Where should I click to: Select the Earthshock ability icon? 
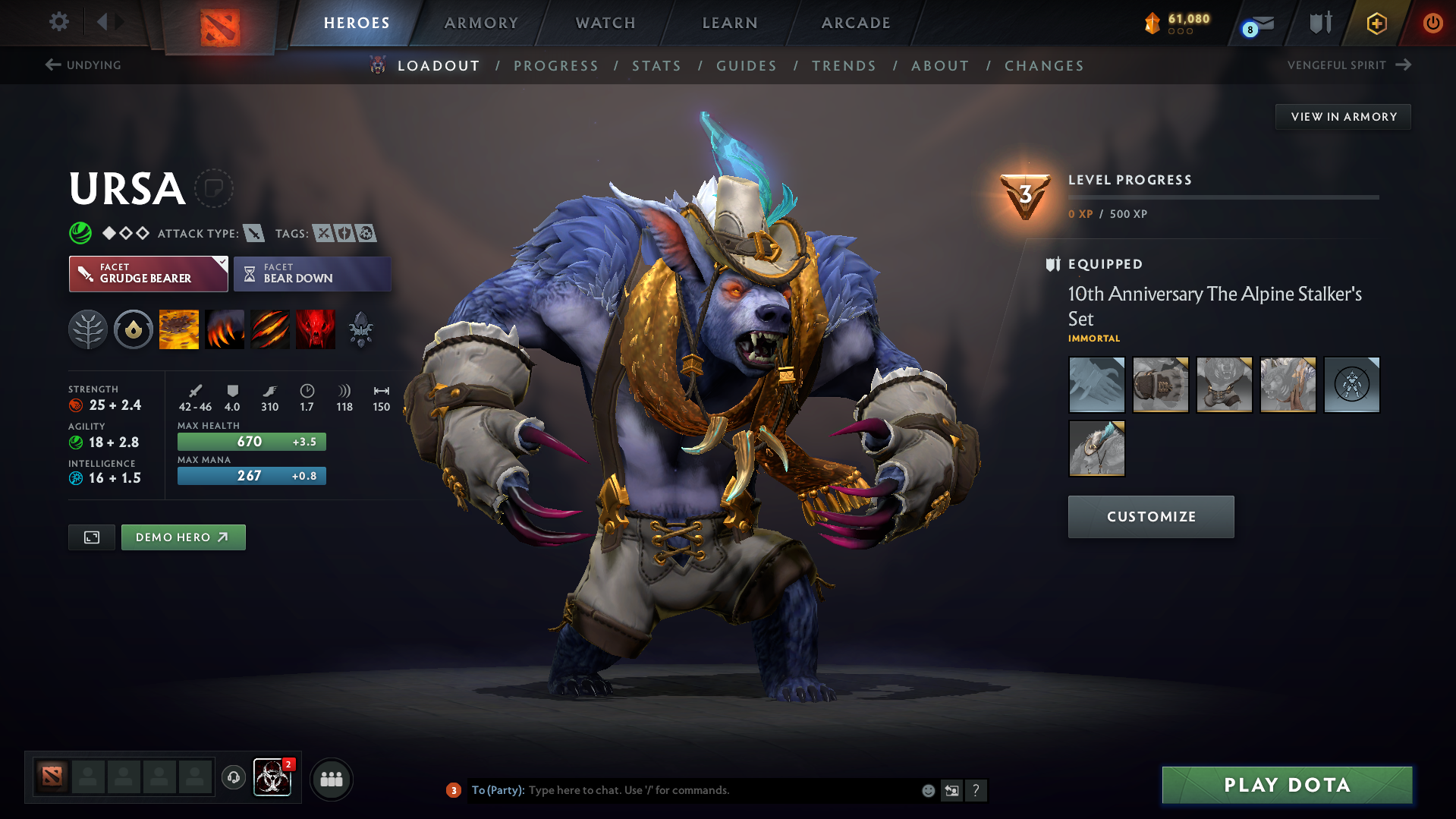coord(178,329)
